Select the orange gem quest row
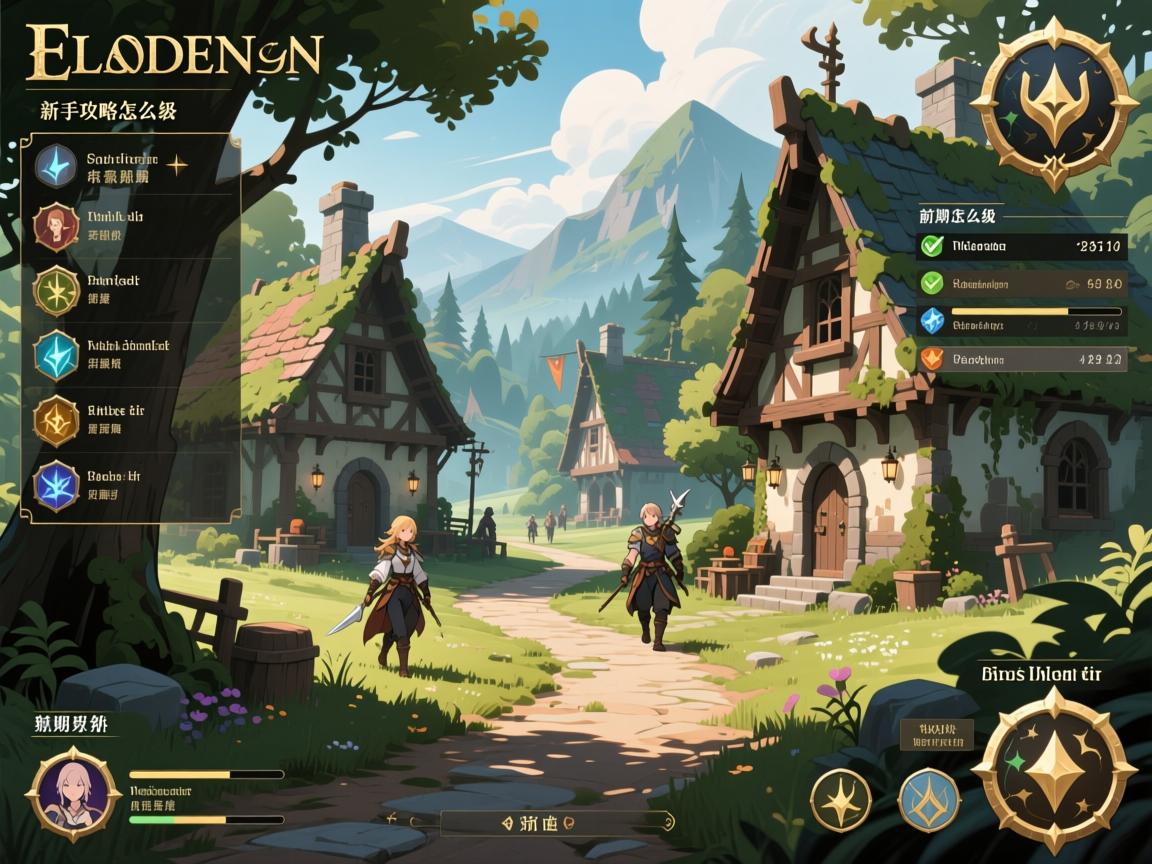This screenshot has width=1152, height=864. tap(1021, 357)
